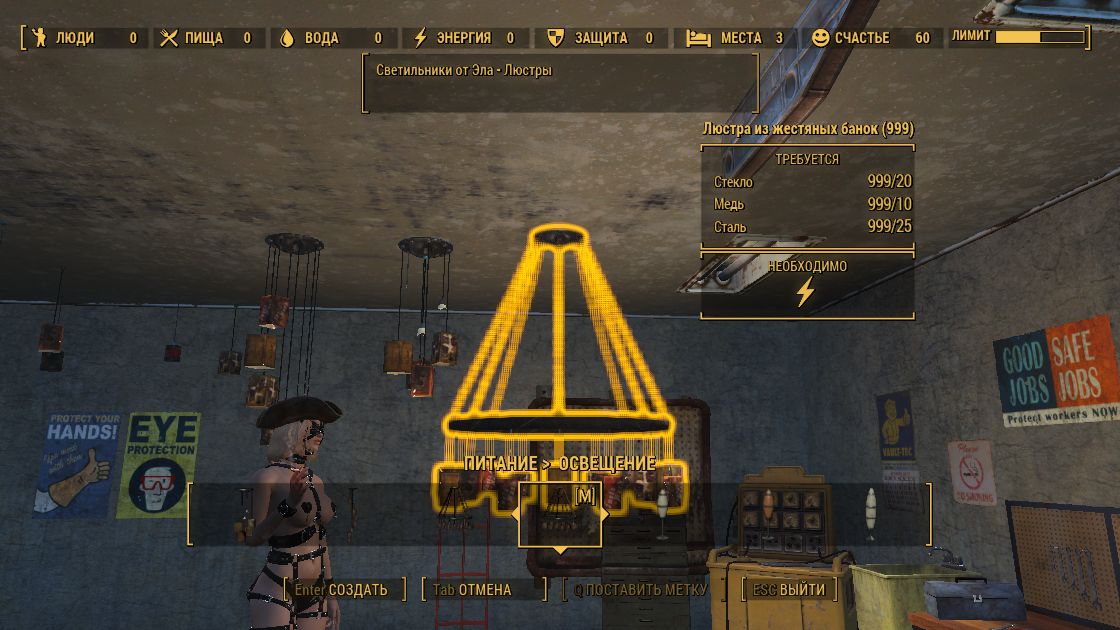Image resolution: width=1120 pixels, height=630 pixels.
Task: Click the Создать (build) button
Action: point(341,590)
